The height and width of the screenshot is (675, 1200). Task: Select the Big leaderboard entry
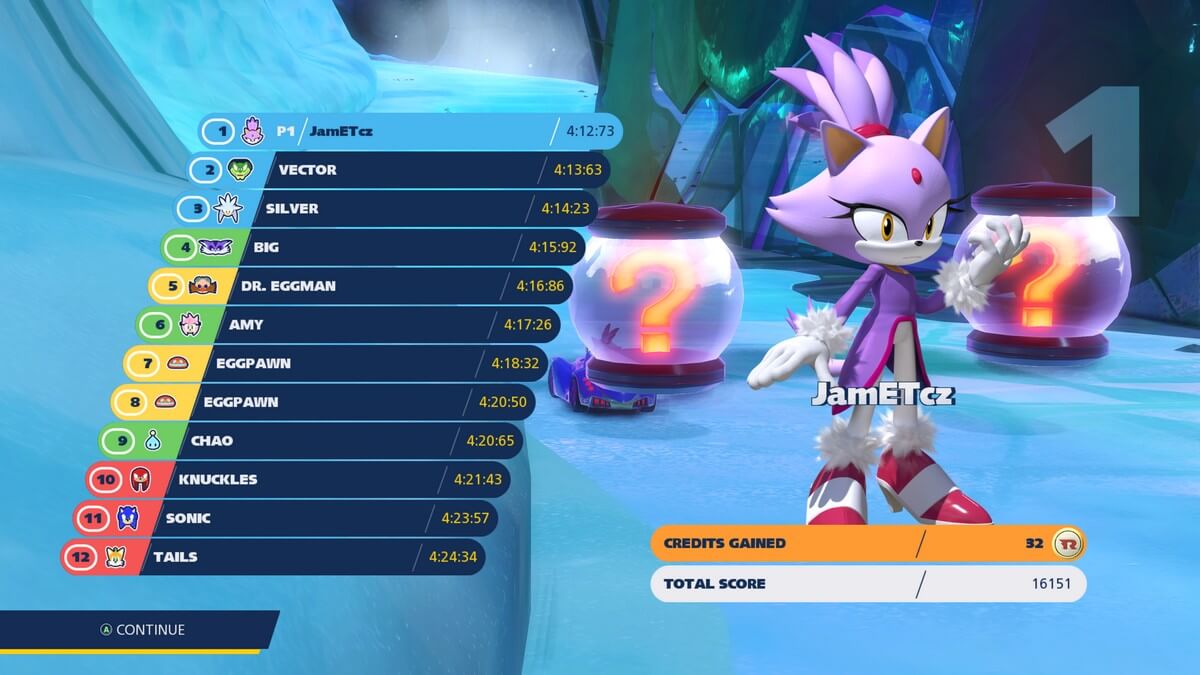click(375, 247)
